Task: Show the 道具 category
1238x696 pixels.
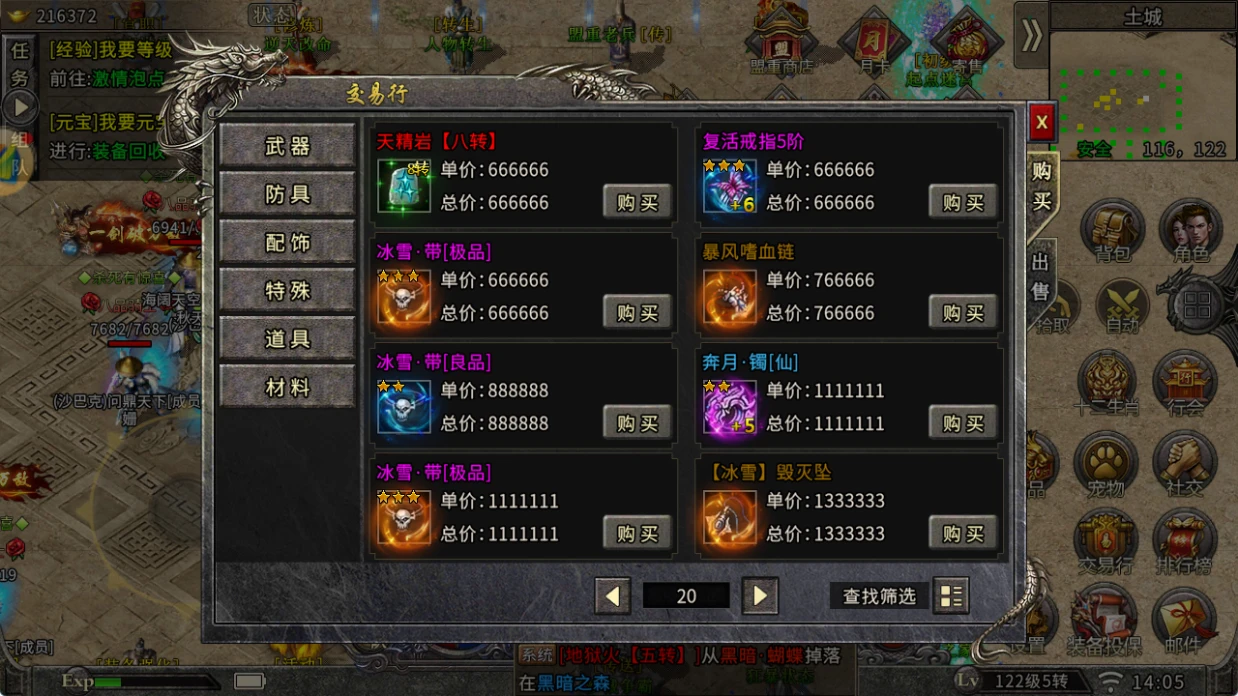Action: [x=287, y=339]
